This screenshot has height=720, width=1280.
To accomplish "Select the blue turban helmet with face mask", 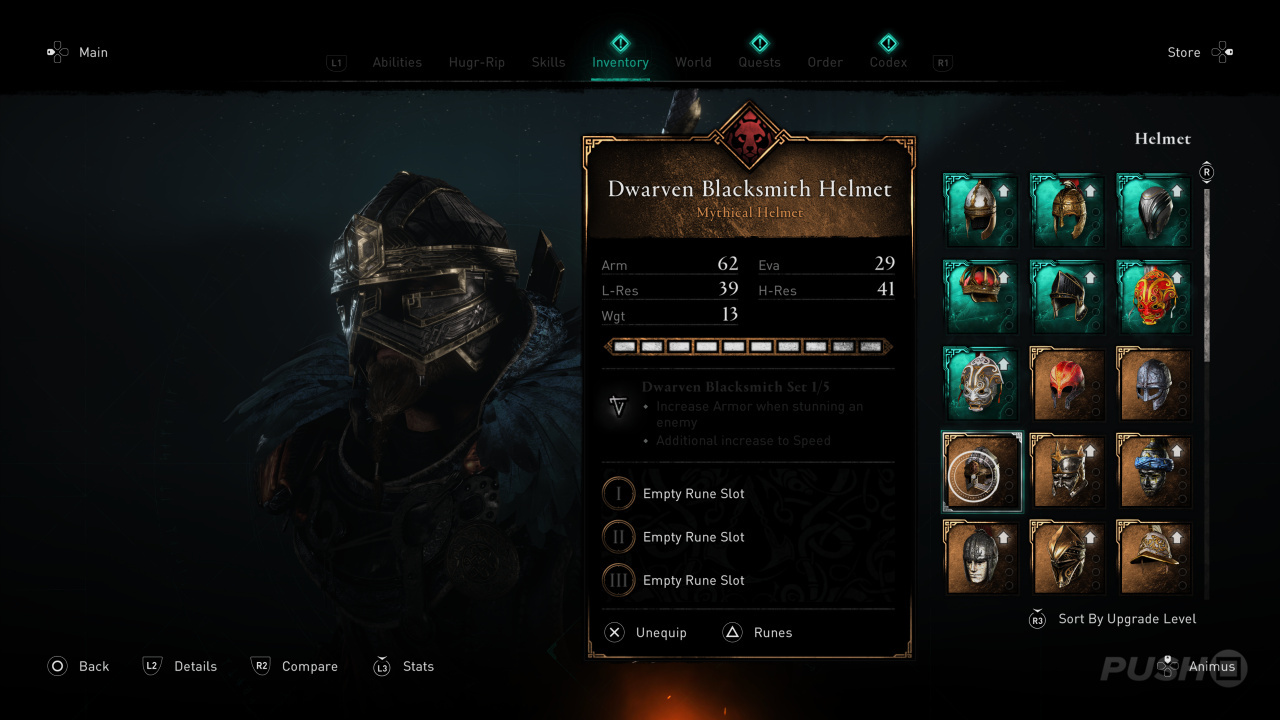I will tap(1154, 471).
